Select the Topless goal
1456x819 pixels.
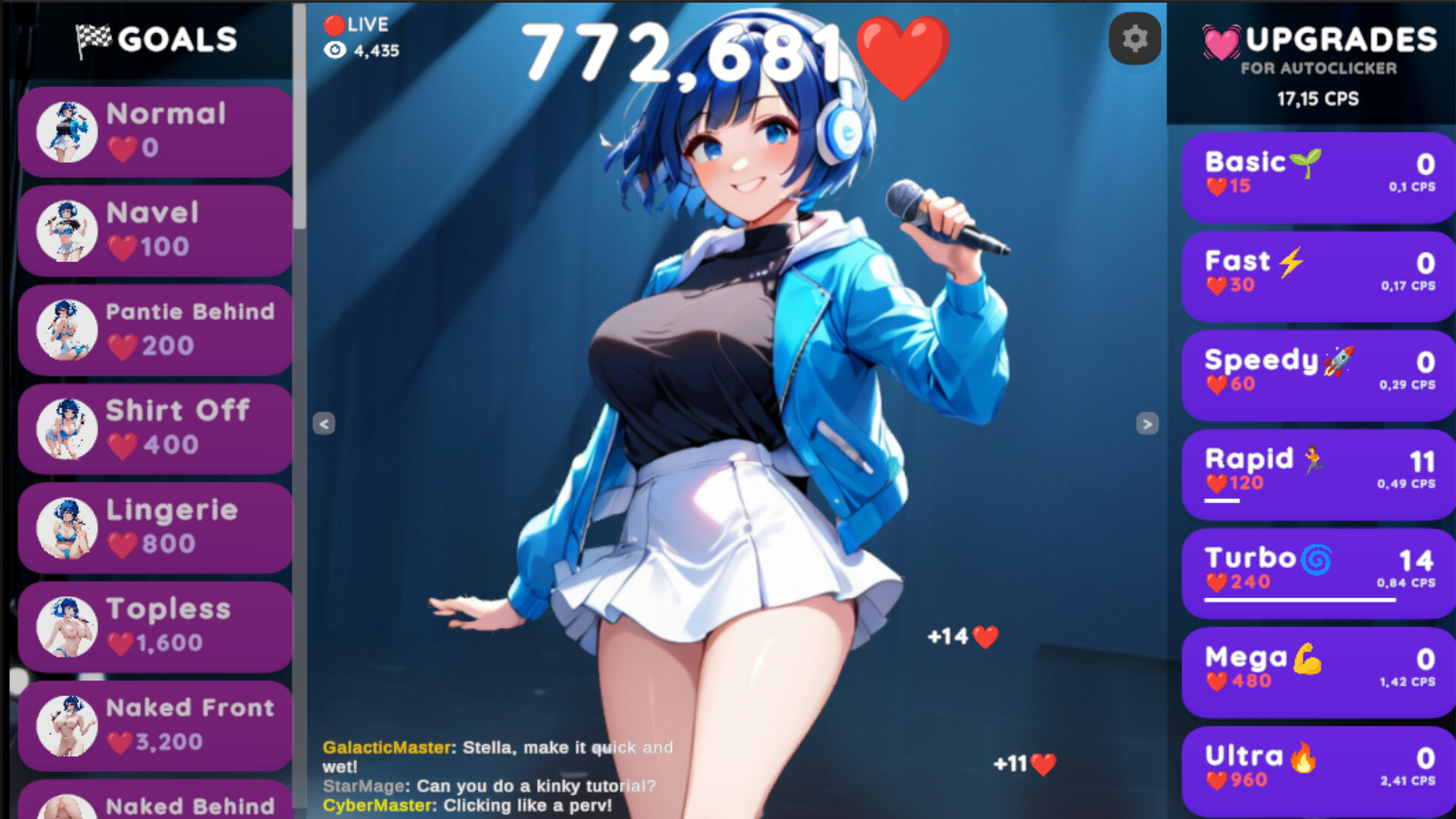(x=152, y=626)
